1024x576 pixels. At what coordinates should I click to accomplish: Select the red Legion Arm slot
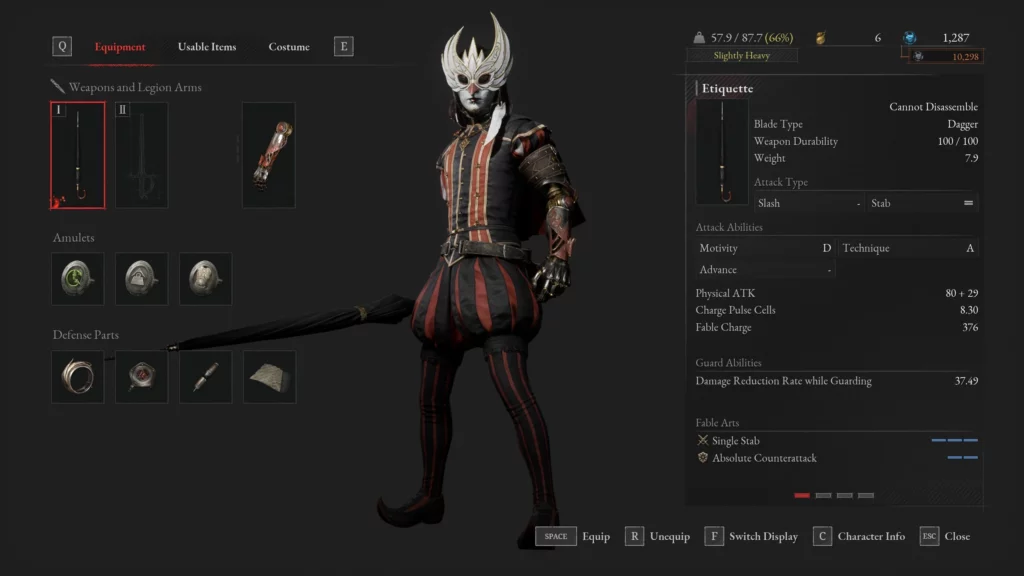[269, 155]
